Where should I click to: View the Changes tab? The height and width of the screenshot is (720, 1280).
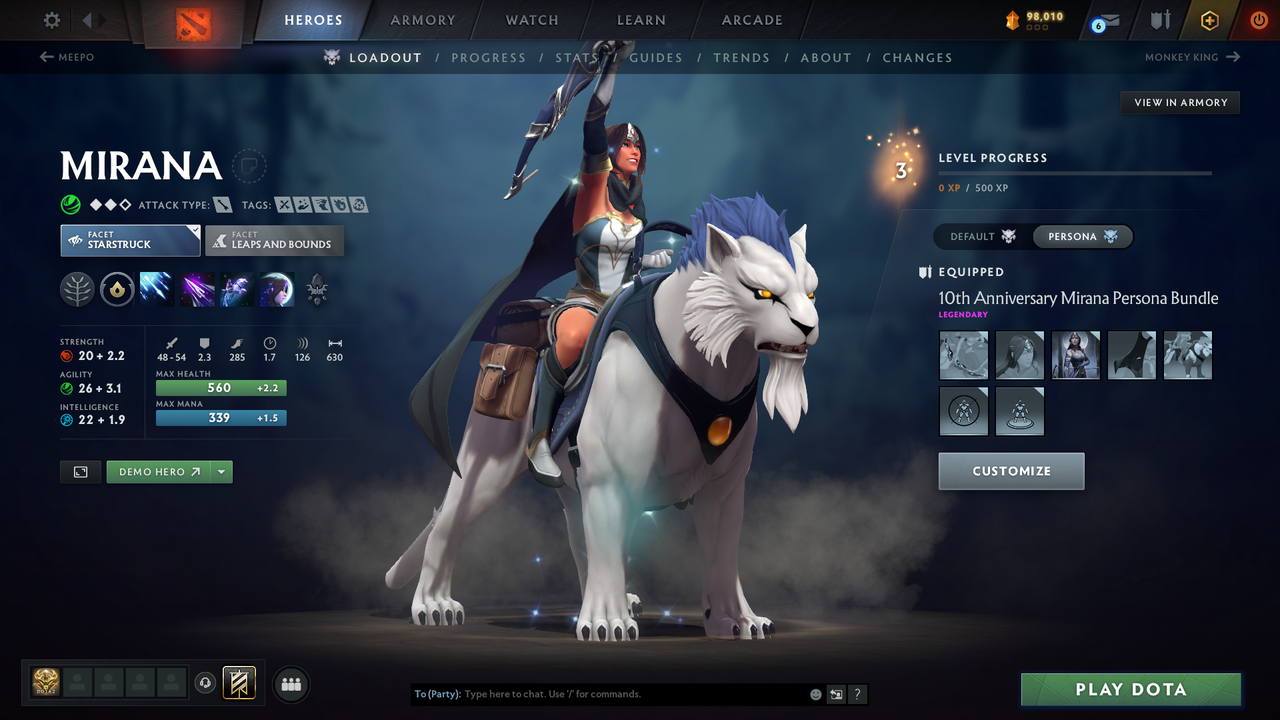point(917,58)
